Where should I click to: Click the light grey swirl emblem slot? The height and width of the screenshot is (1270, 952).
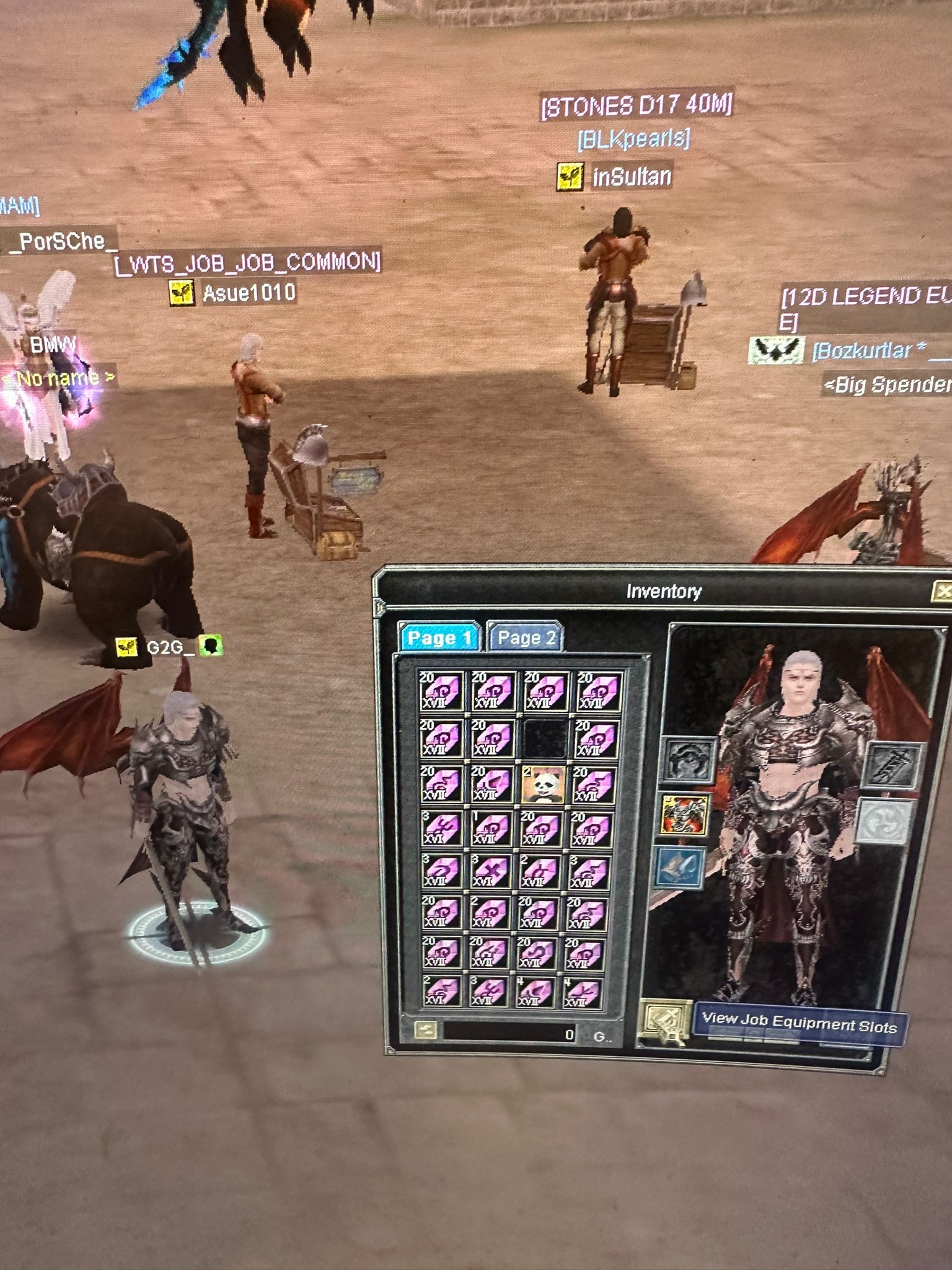click(885, 820)
